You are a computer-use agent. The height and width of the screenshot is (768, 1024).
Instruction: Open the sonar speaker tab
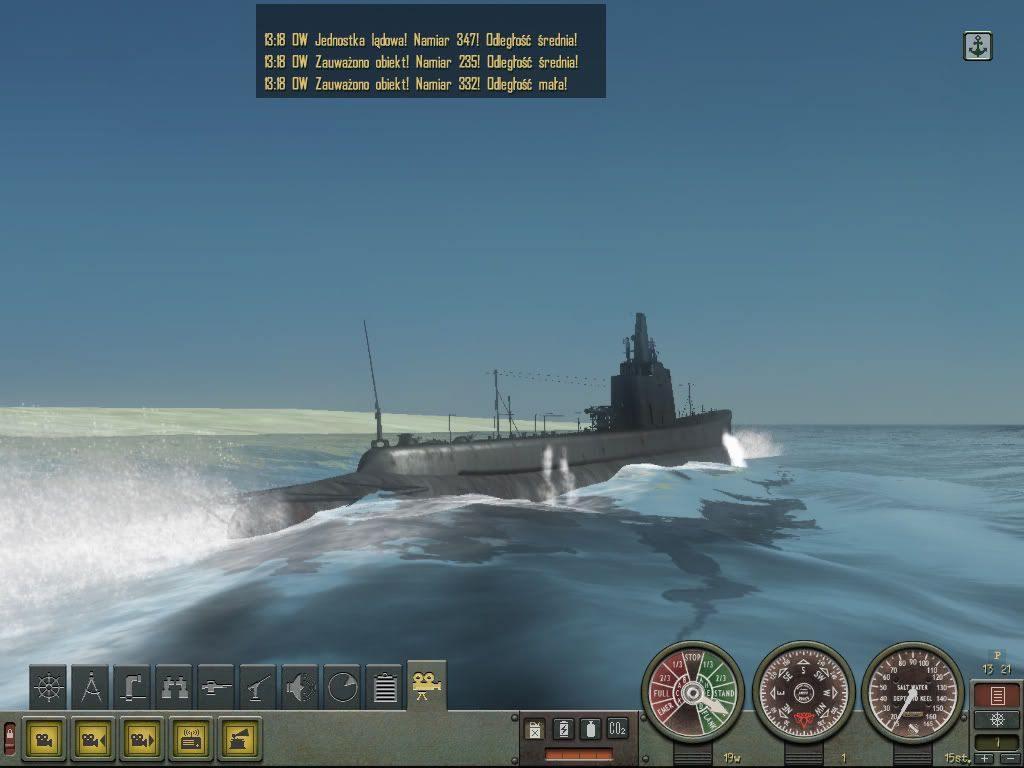[300, 687]
